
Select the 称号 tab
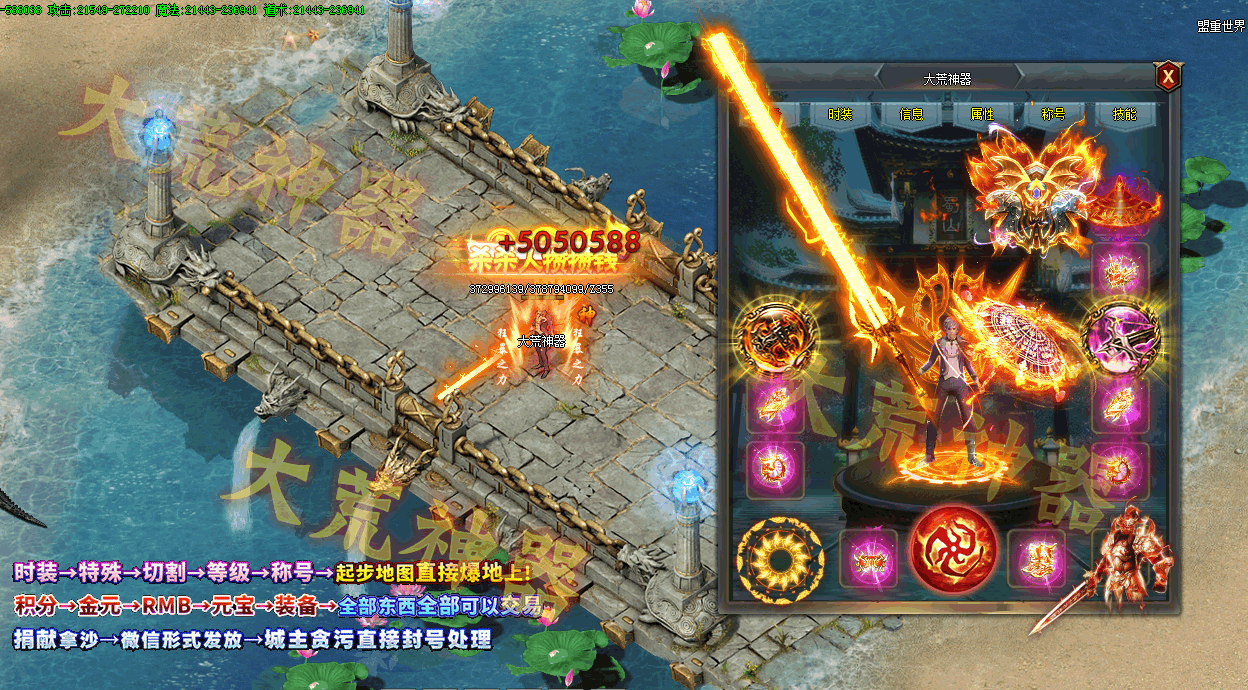[1053, 114]
